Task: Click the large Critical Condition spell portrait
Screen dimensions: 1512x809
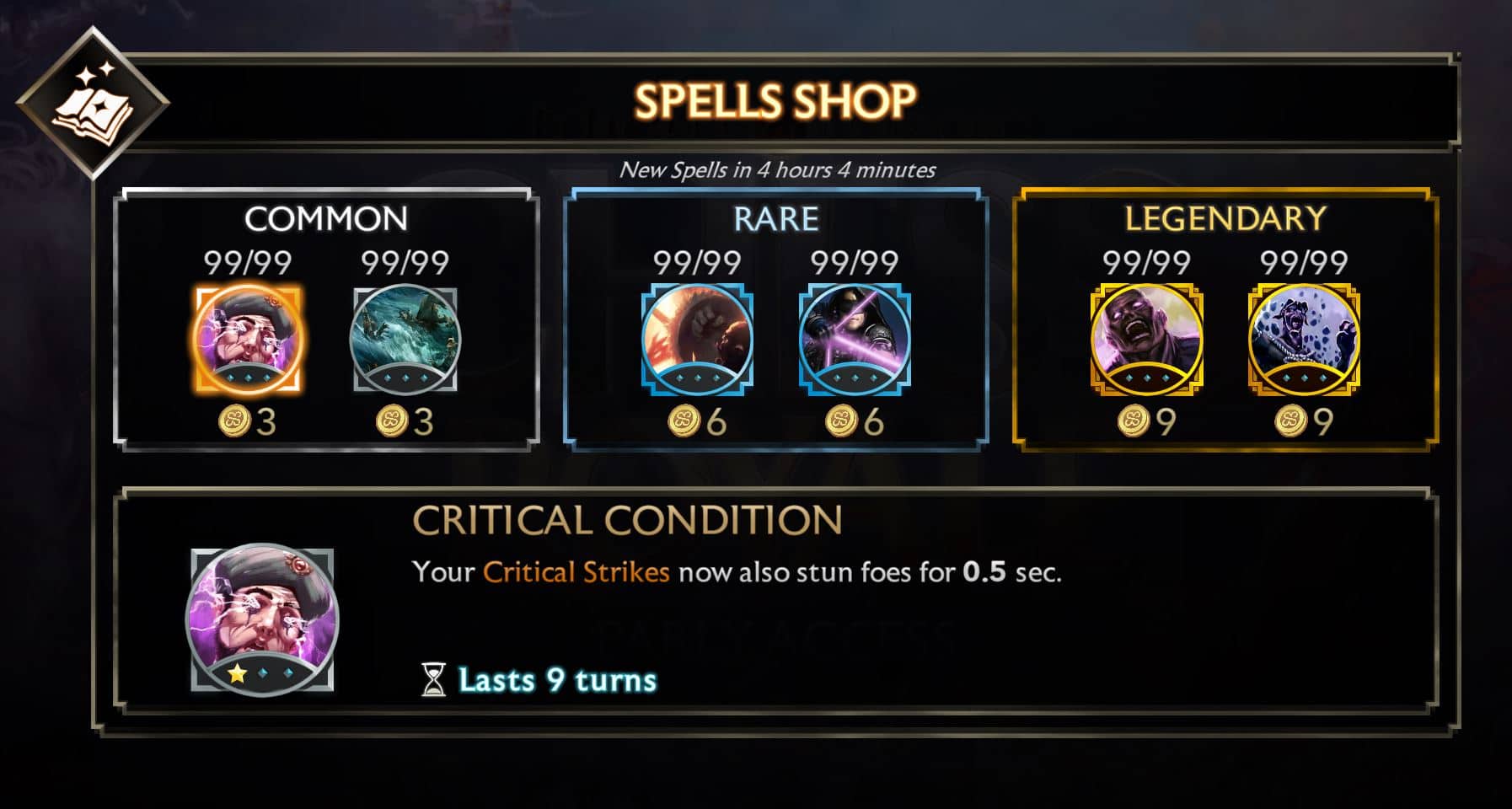Action: pyautogui.click(x=262, y=619)
